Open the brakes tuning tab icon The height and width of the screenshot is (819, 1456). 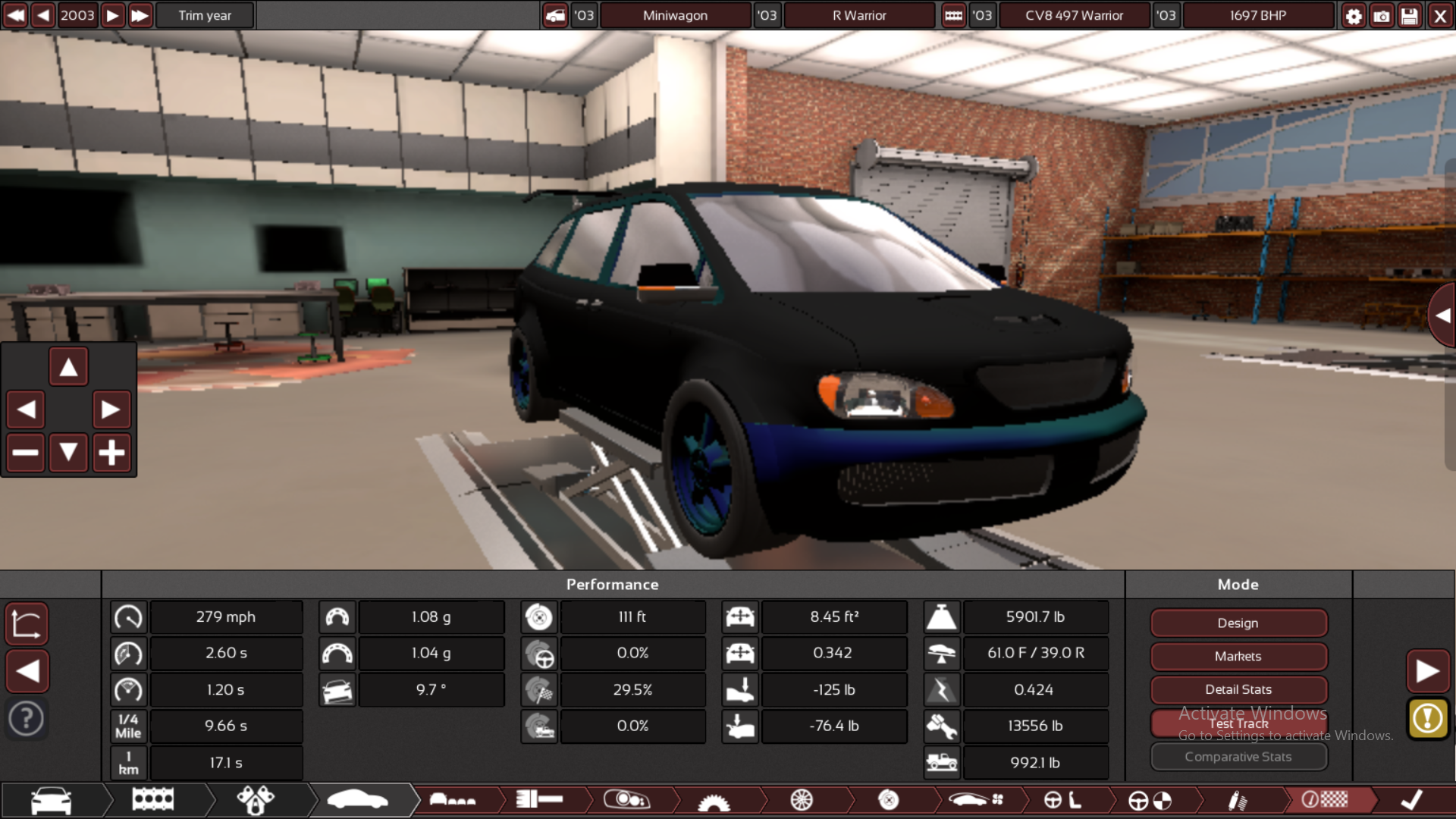[x=887, y=802]
